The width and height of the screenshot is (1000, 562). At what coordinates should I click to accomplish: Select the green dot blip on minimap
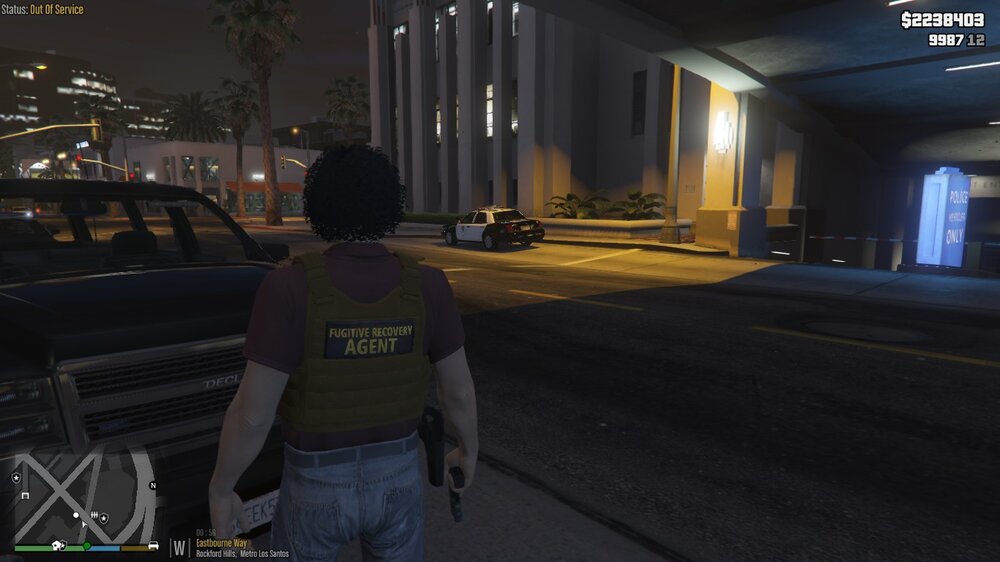(x=87, y=546)
